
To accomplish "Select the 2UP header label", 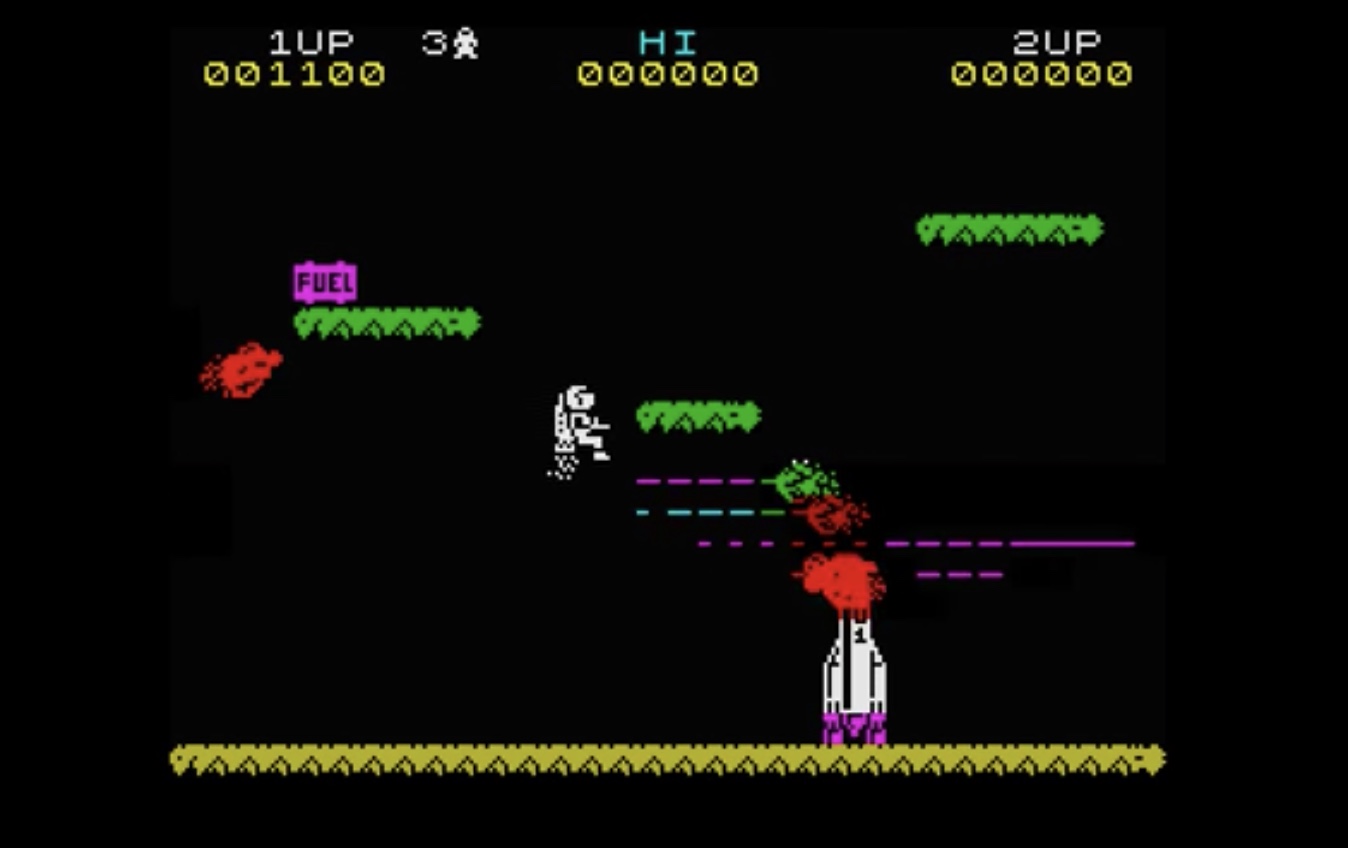I will pyautogui.click(x=1055, y=41).
